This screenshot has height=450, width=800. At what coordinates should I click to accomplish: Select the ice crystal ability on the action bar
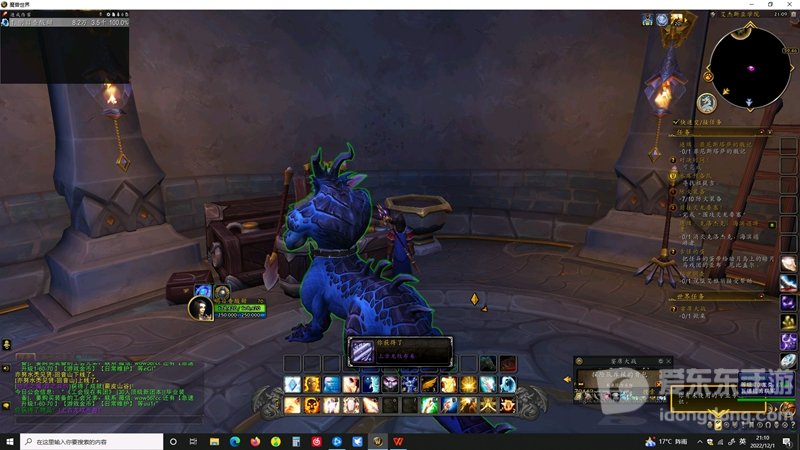pos(291,384)
